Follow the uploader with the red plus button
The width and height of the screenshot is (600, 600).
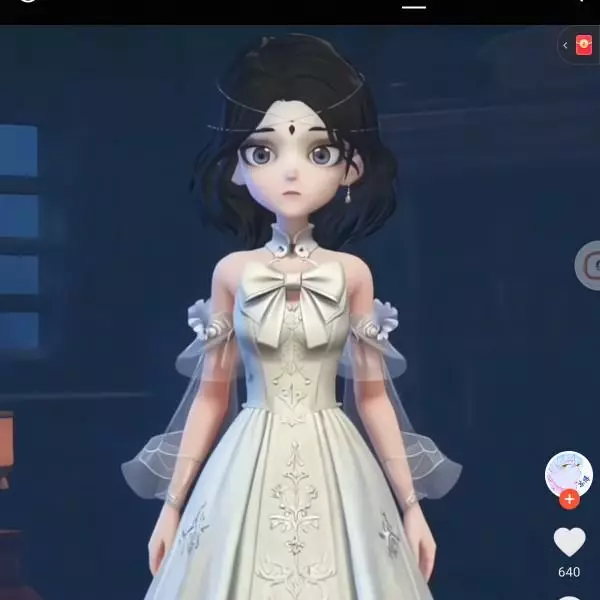point(569,499)
